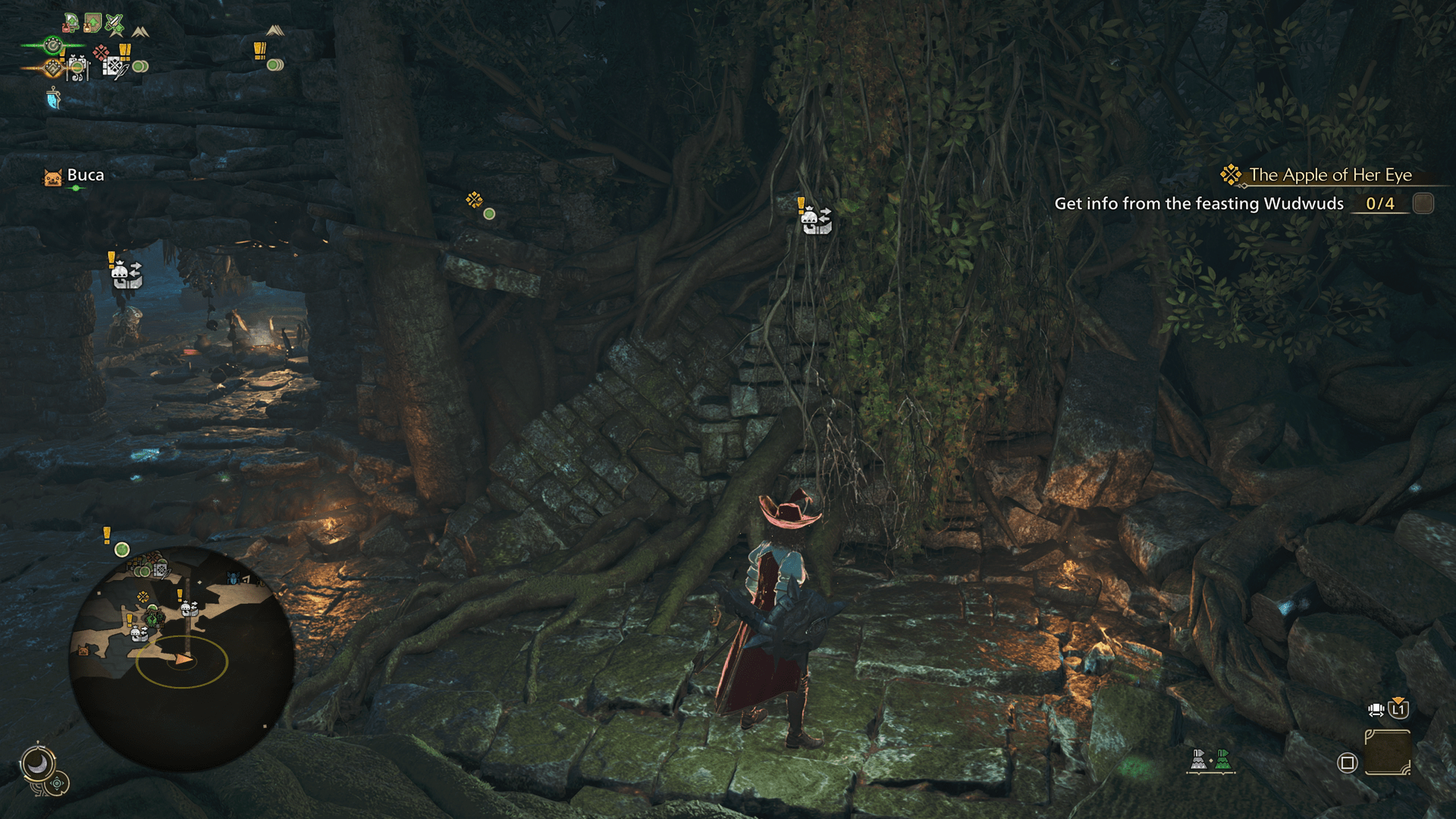Click the yellow exclamation marker above the minimap
The width and height of the screenshot is (1456, 819).
[x=107, y=535]
